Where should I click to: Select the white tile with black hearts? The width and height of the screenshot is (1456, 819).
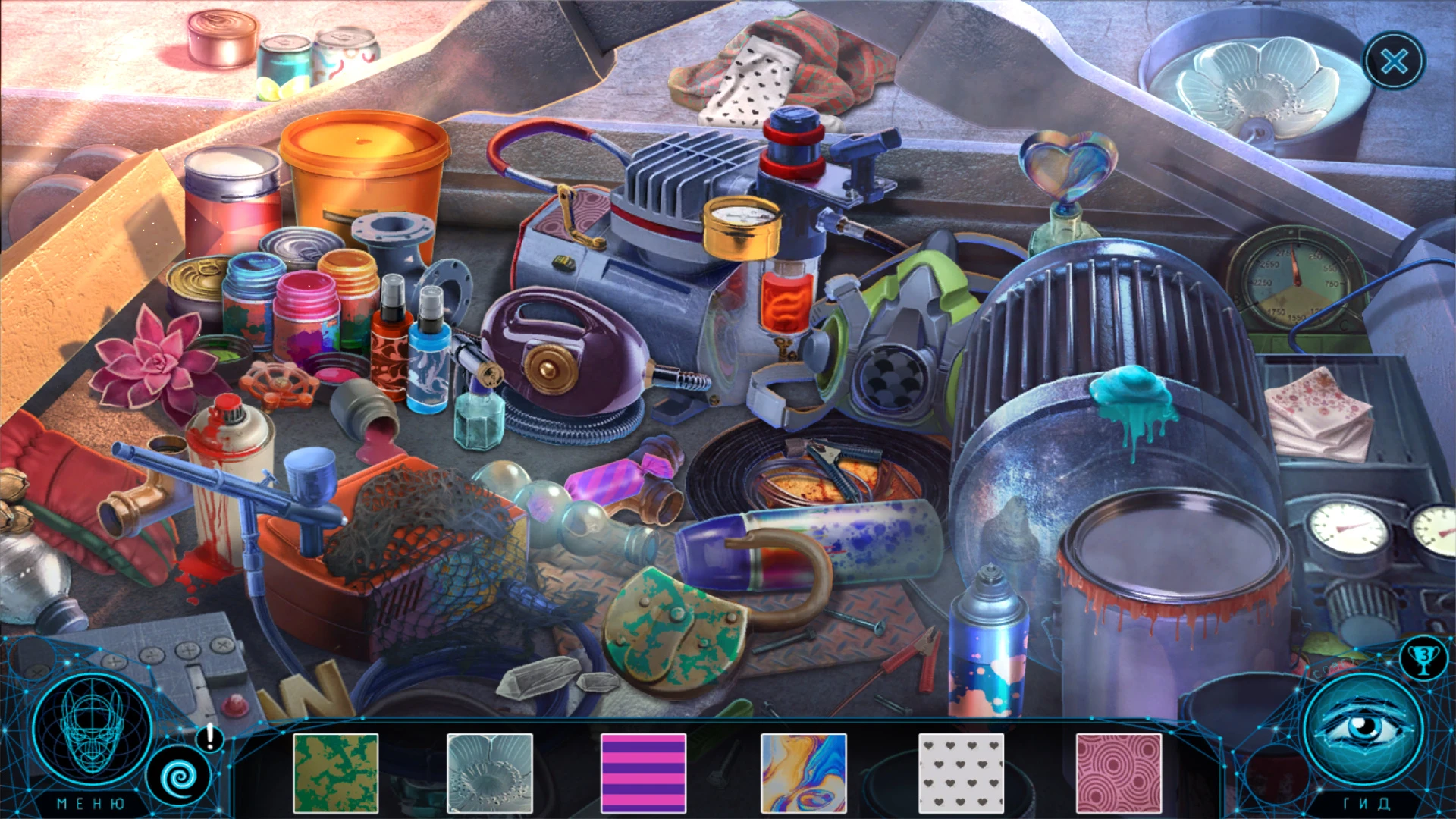pos(961,773)
